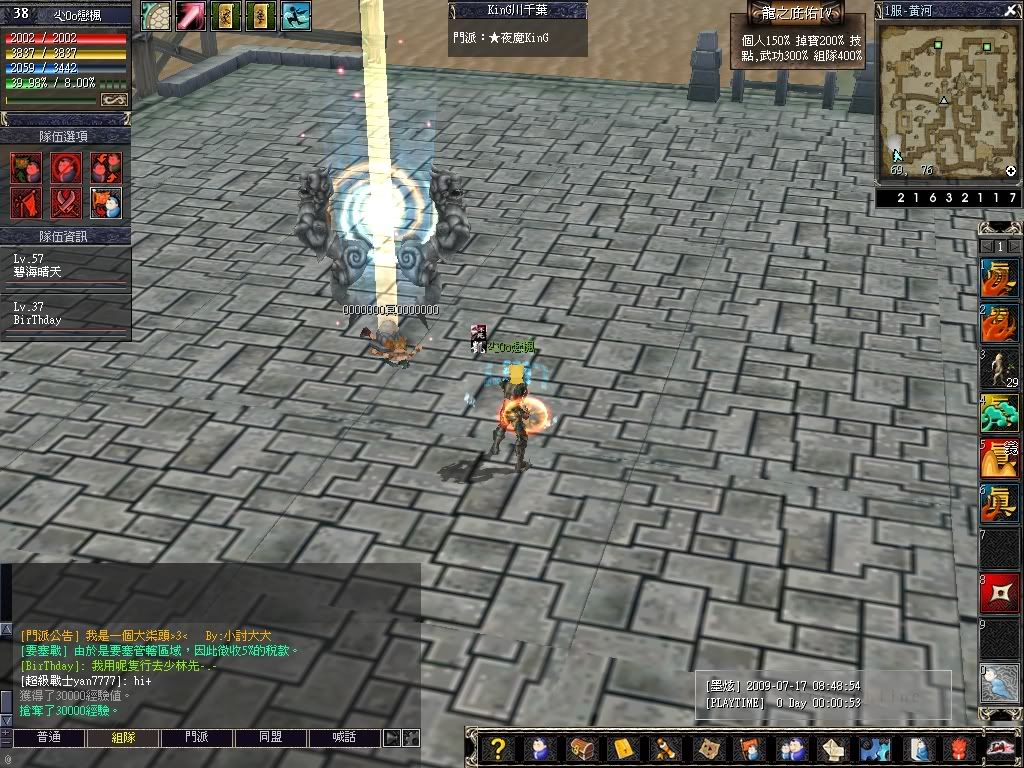The height and width of the screenshot is (768, 1024).
Task: Switch to the 門派 clan chat tab
Action: pos(197,738)
